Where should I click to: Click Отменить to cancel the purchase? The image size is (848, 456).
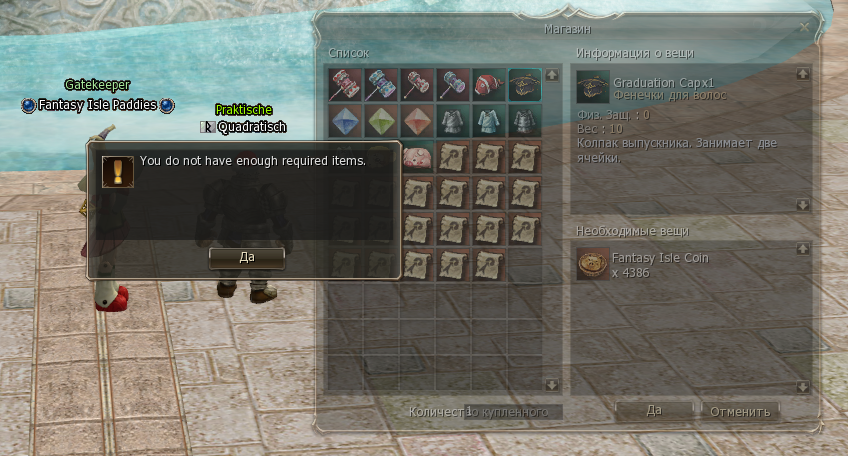point(741,411)
